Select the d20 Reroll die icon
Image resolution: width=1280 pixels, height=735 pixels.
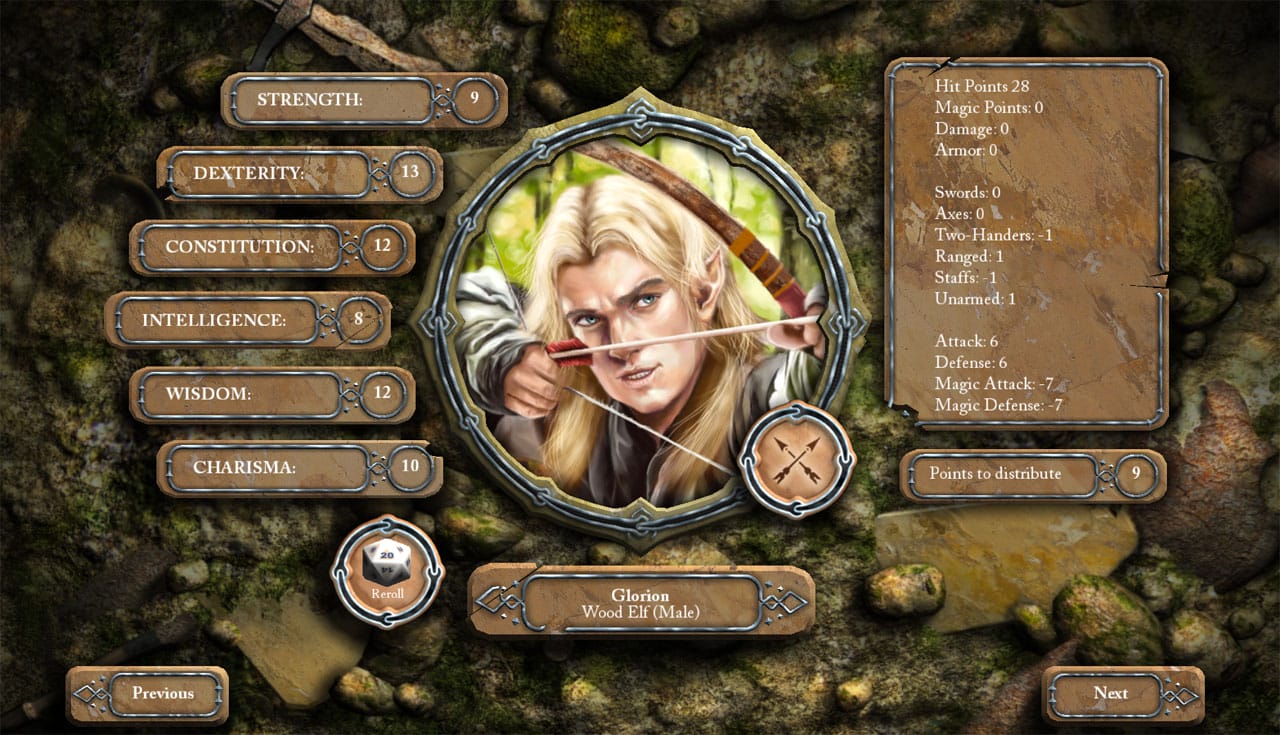(x=385, y=562)
